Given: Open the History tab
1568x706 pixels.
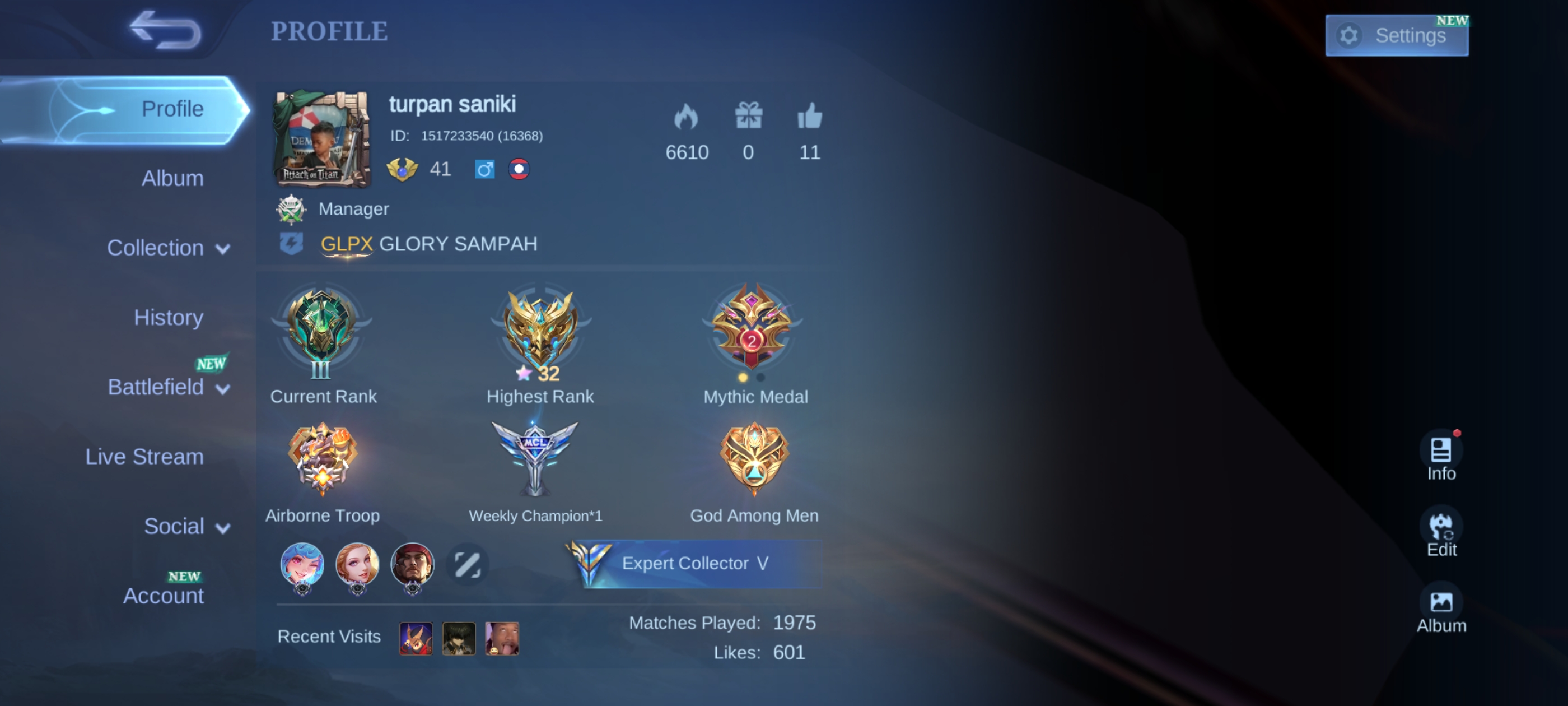Looking at the screenshot, I should (x=169, y=317).
